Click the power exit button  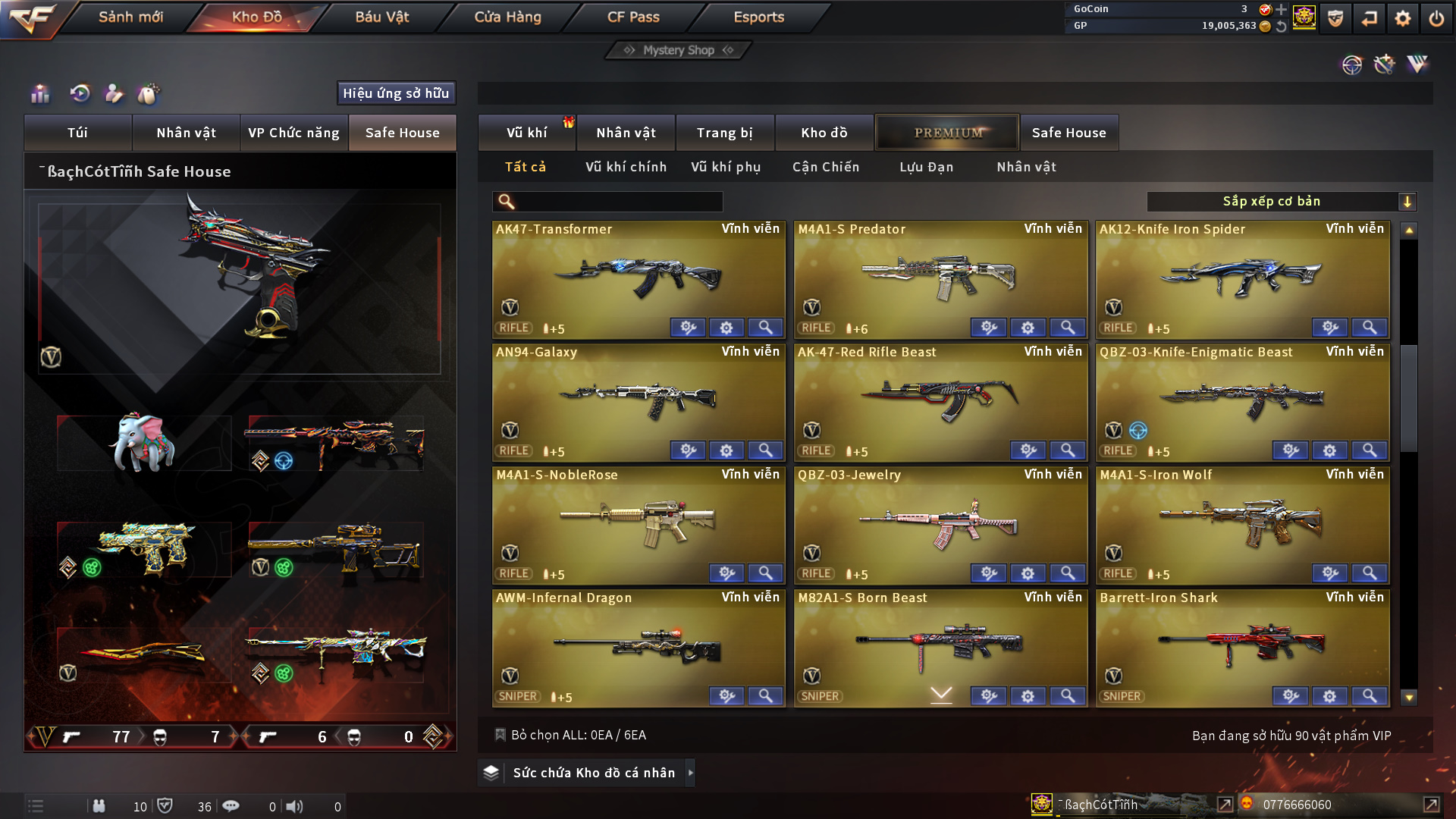(1436, 18)
